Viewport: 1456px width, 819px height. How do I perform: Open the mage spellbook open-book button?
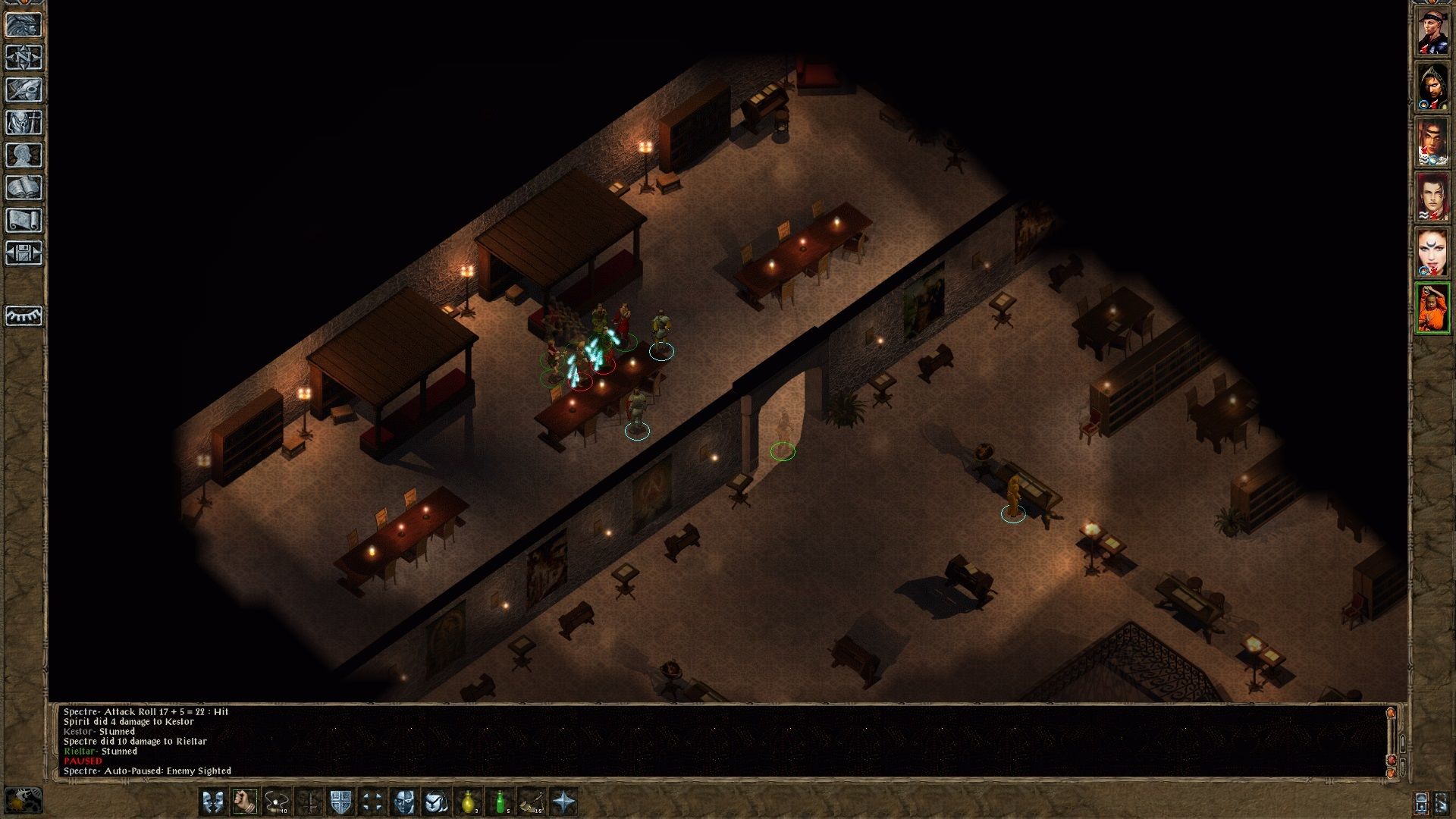coord(24,188)
